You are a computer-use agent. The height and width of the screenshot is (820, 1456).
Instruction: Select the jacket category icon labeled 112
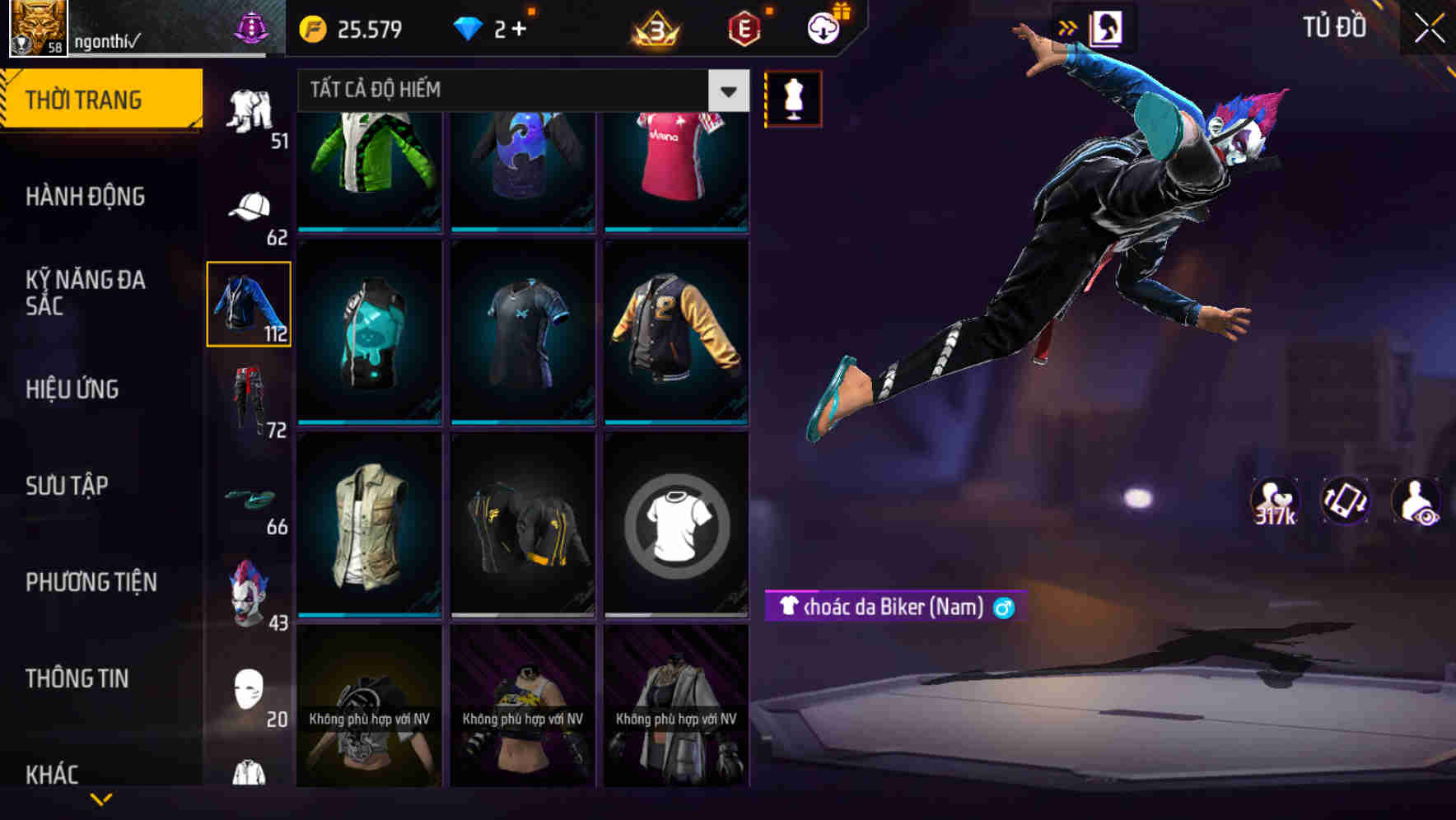point(250,303)
